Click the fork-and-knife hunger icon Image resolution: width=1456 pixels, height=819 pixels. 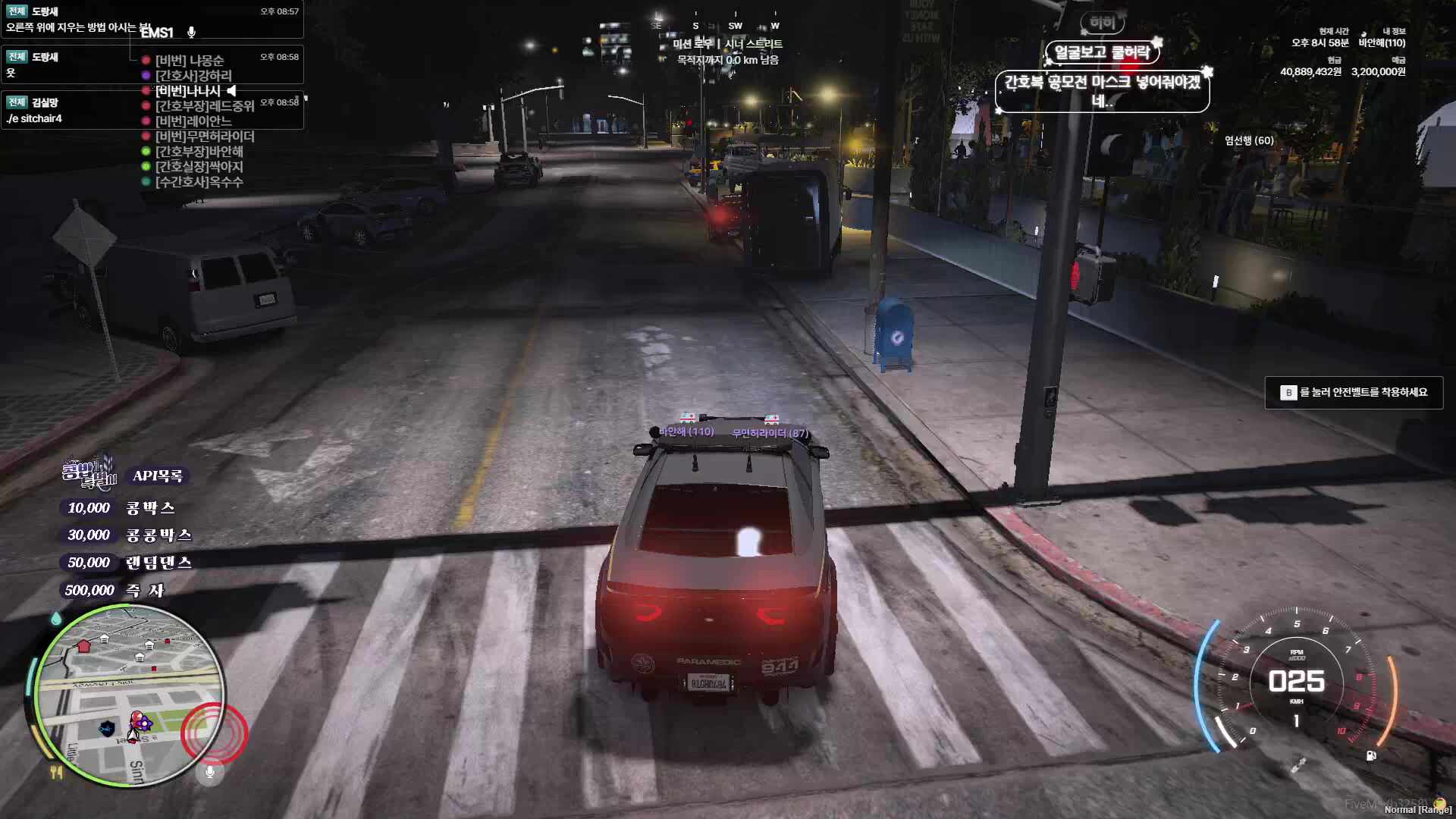[56, 773]
